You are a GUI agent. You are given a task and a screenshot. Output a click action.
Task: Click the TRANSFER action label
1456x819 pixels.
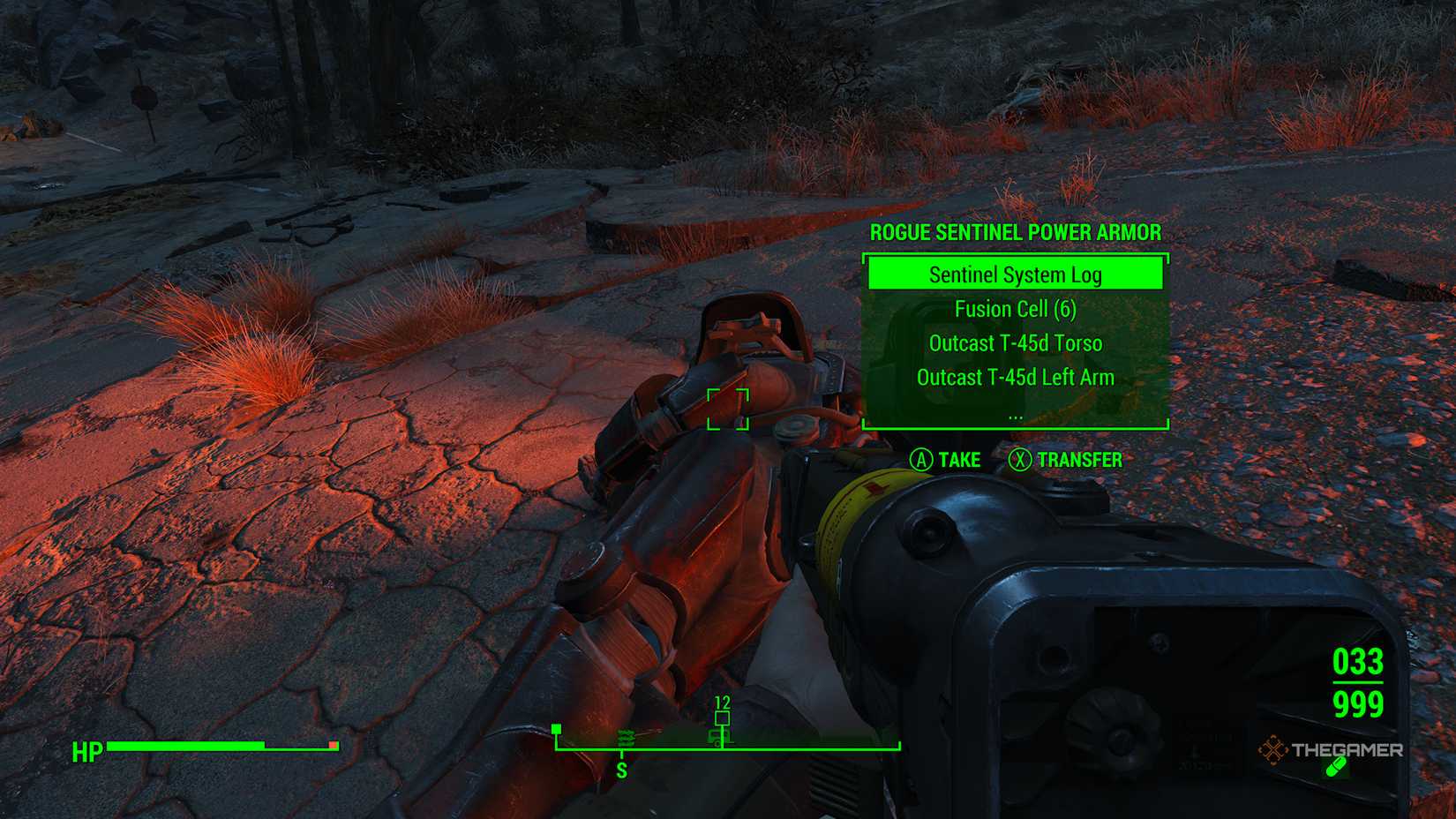coord(1079,460)
